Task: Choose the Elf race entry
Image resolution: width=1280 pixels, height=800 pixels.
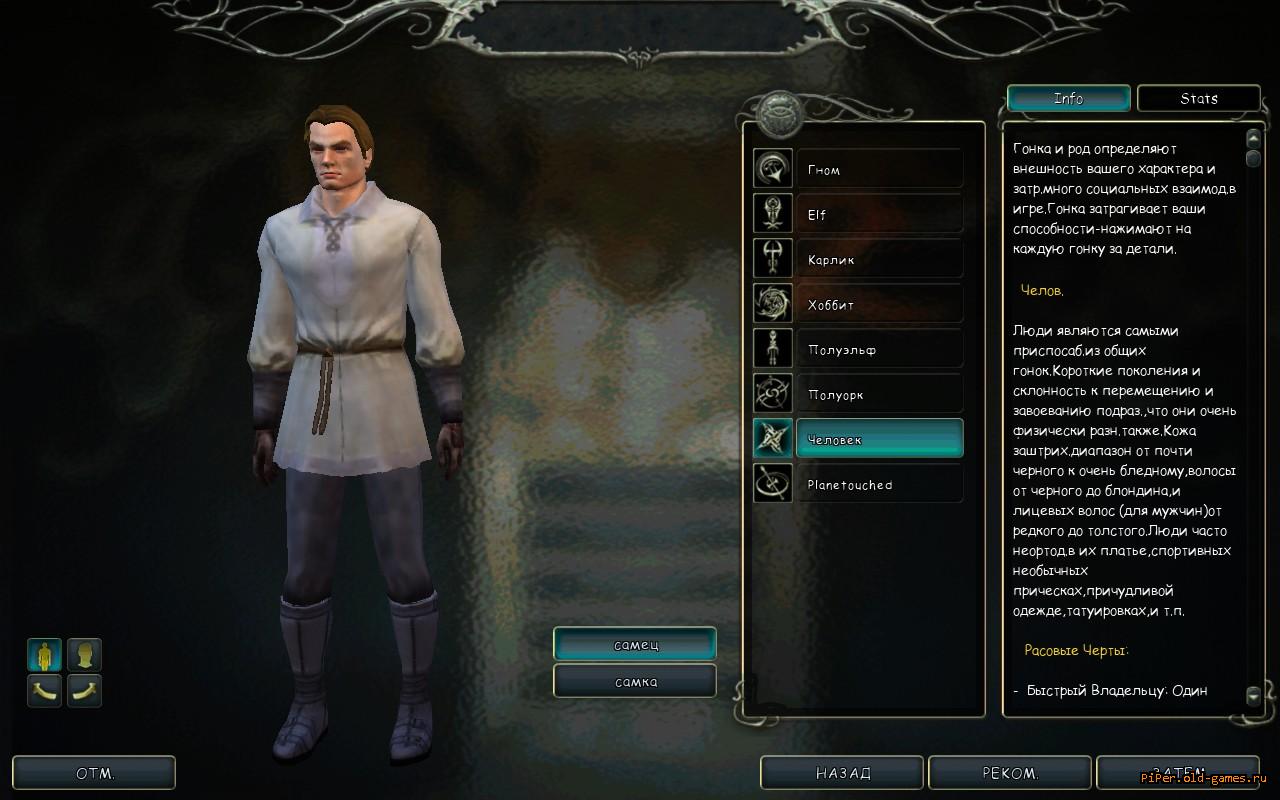Action: tap(879, 214)
